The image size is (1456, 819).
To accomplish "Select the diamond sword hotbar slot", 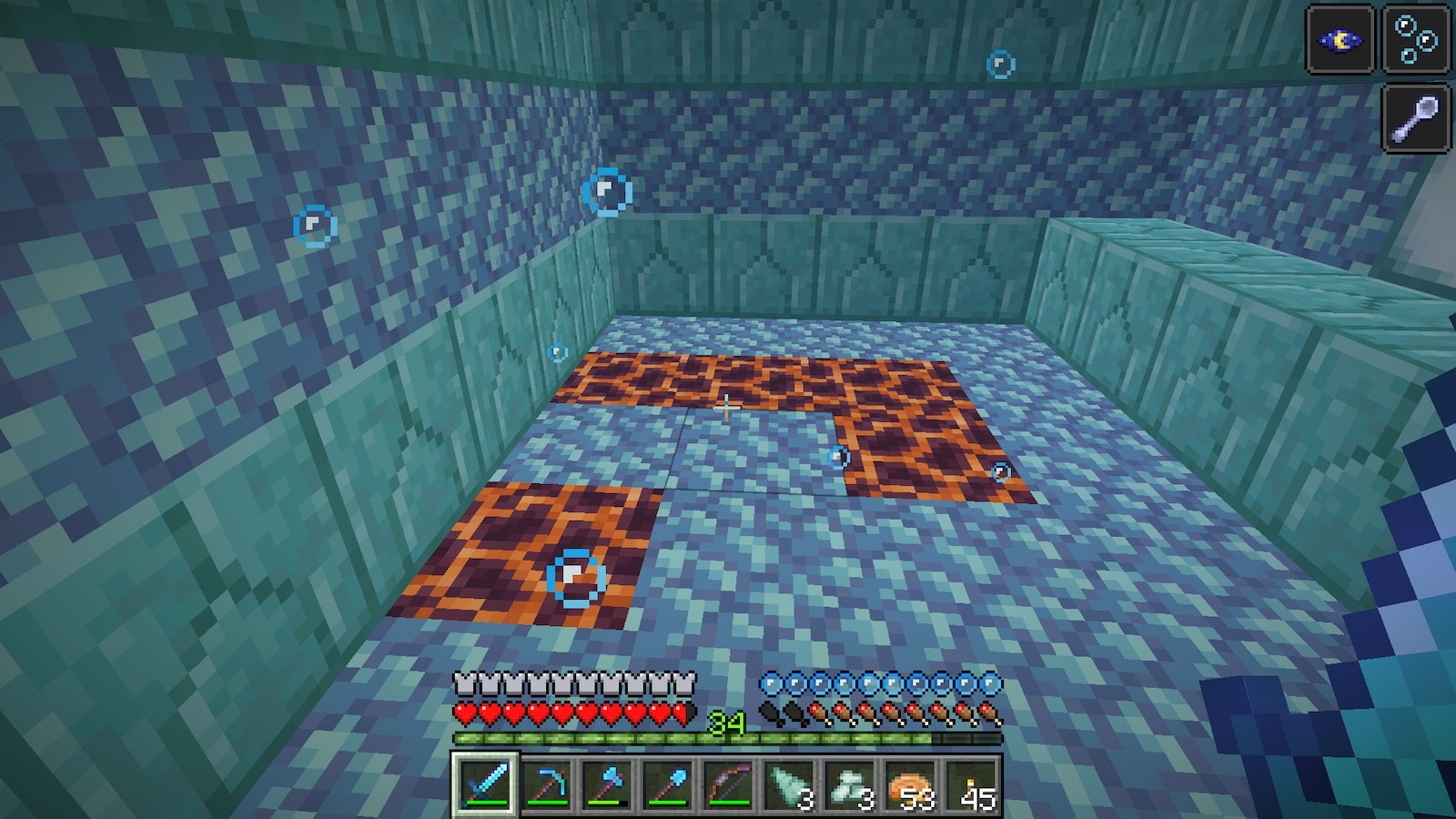I will tap(485, 784).
